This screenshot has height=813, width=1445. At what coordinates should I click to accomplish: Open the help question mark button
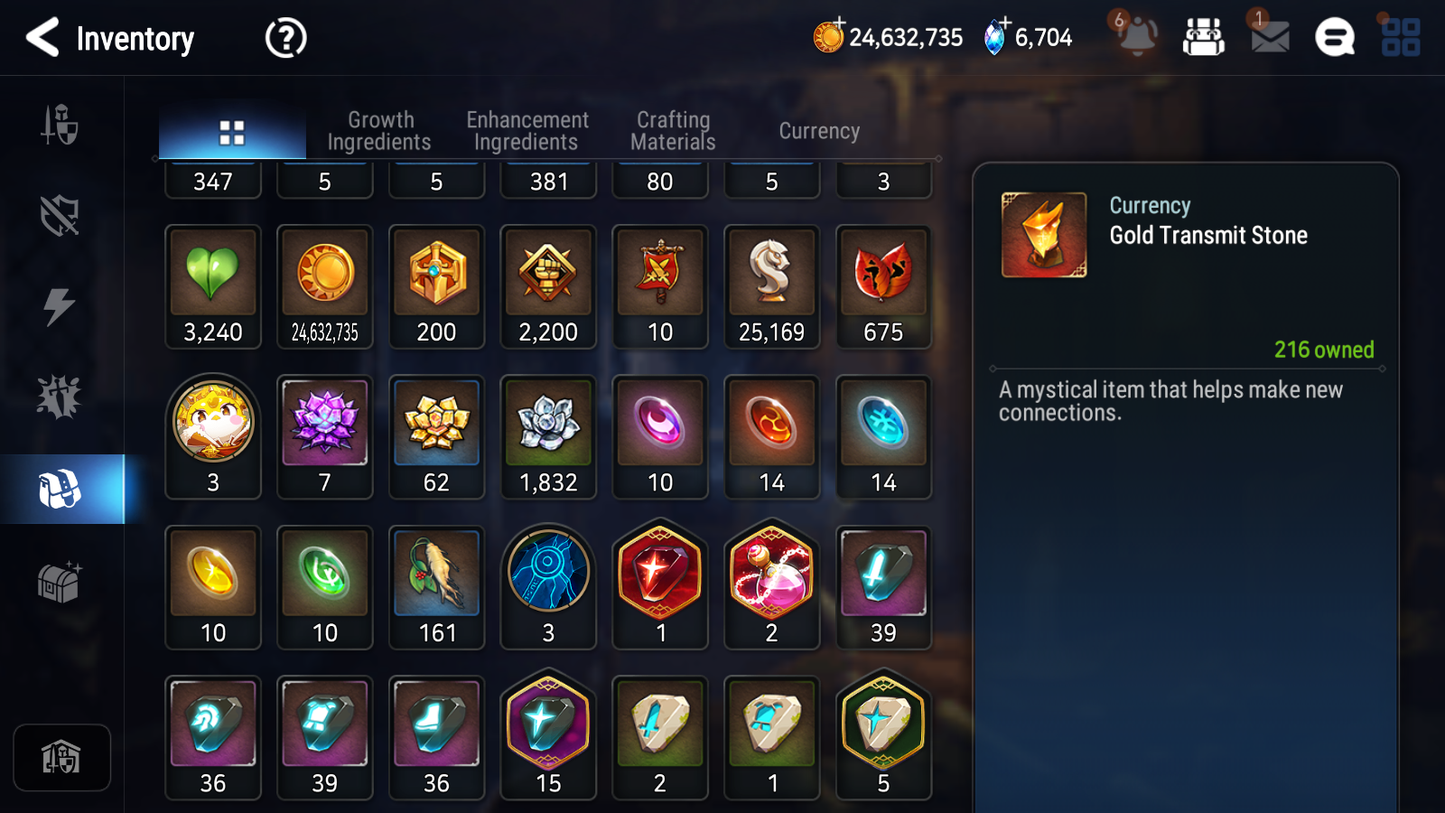(x=285, y=37)
